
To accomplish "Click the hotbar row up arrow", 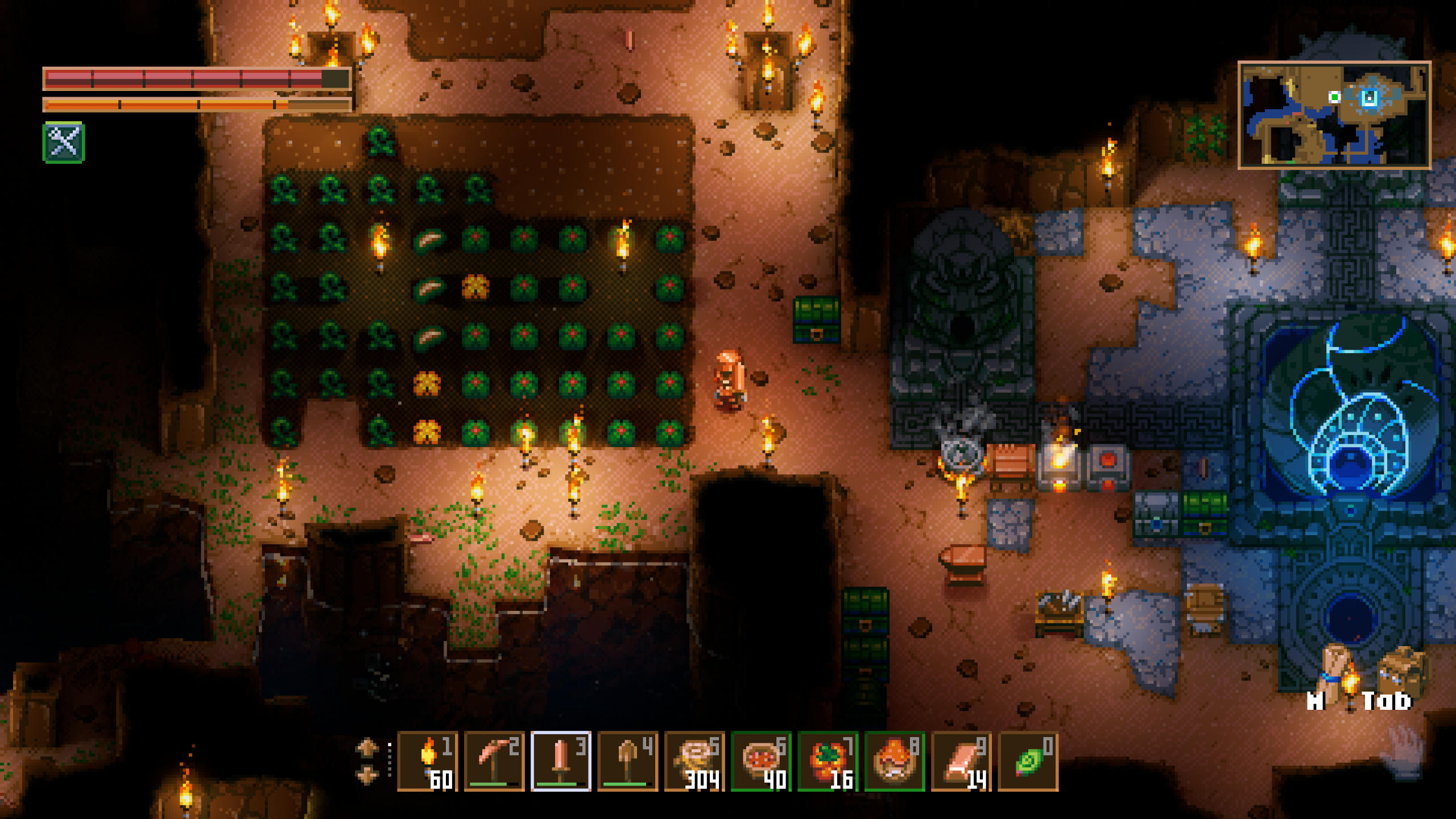I will tap(367, 747).
